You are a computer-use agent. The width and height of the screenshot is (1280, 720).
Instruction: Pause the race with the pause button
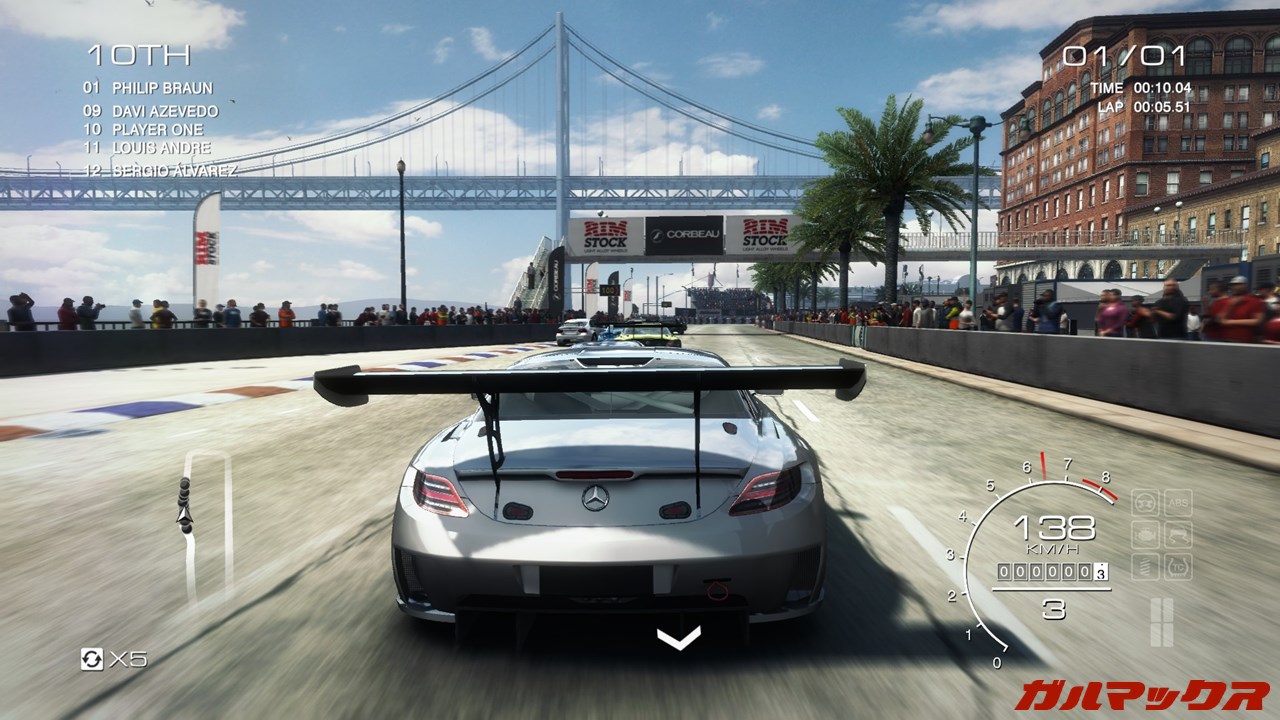(x=1161, y=621)
